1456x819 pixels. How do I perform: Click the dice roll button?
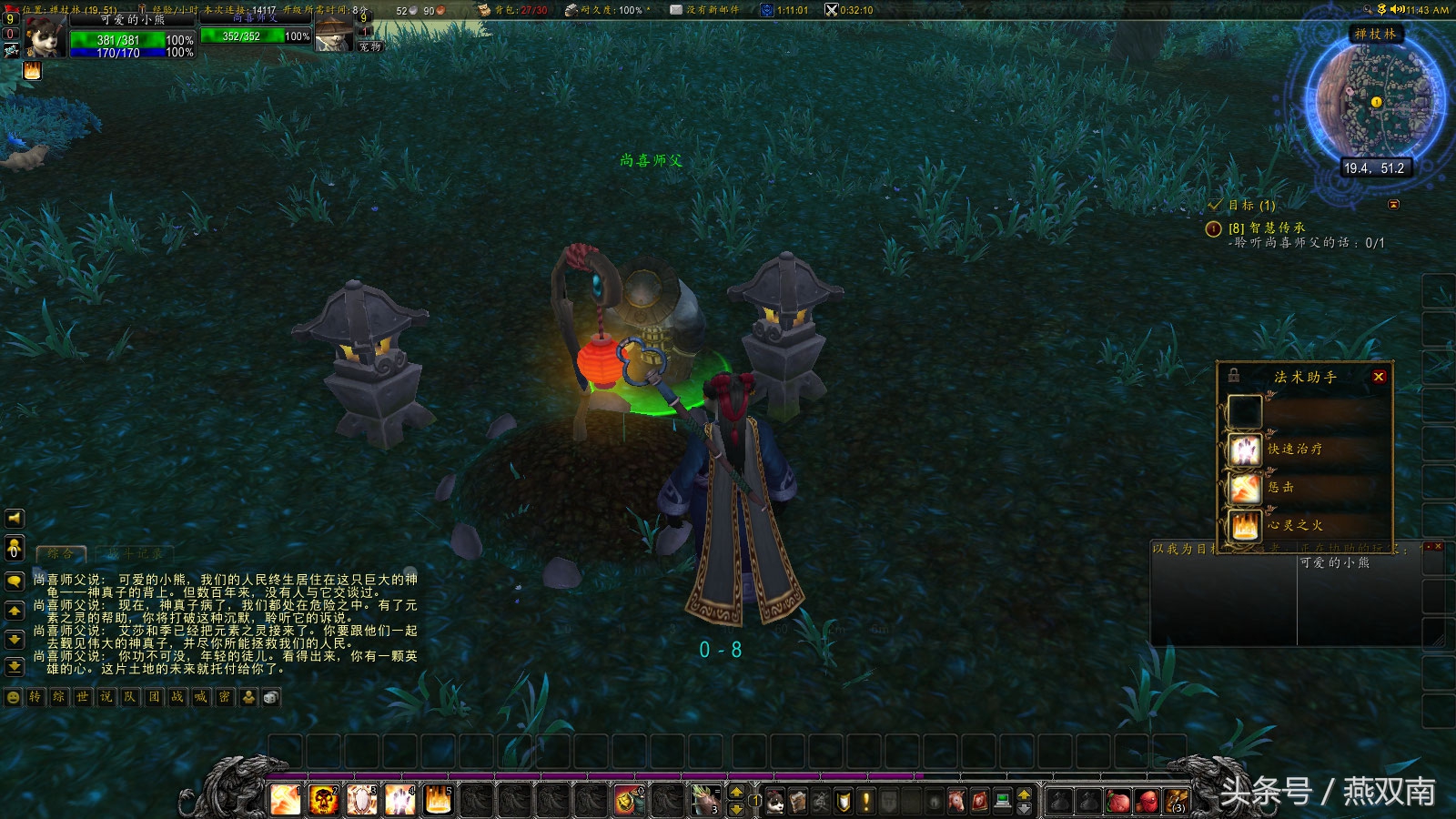click(271, 697)
